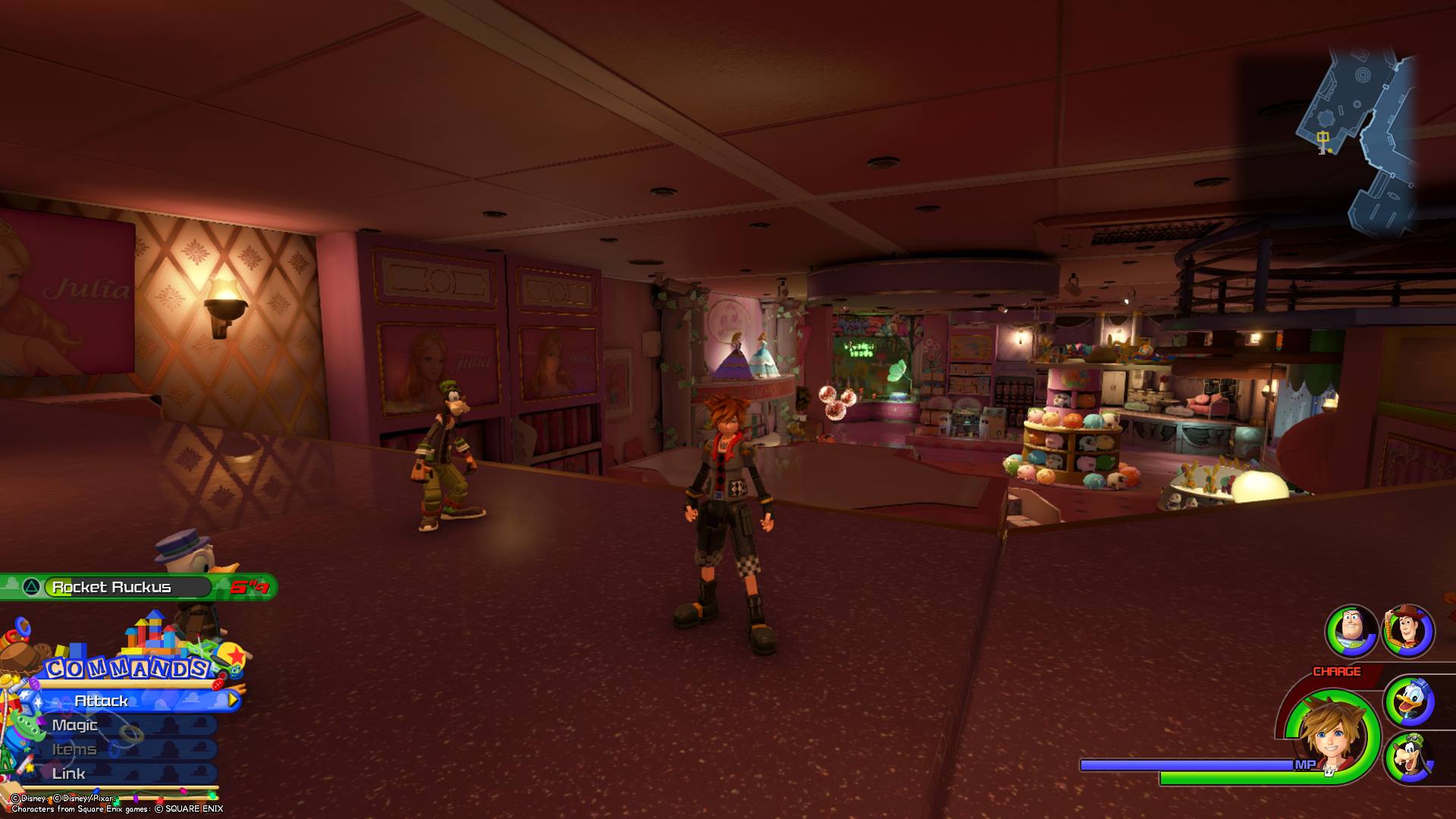Select Buzz Lightyear's party portrait
The image size is (1456, 819).
coord(1351,630)
